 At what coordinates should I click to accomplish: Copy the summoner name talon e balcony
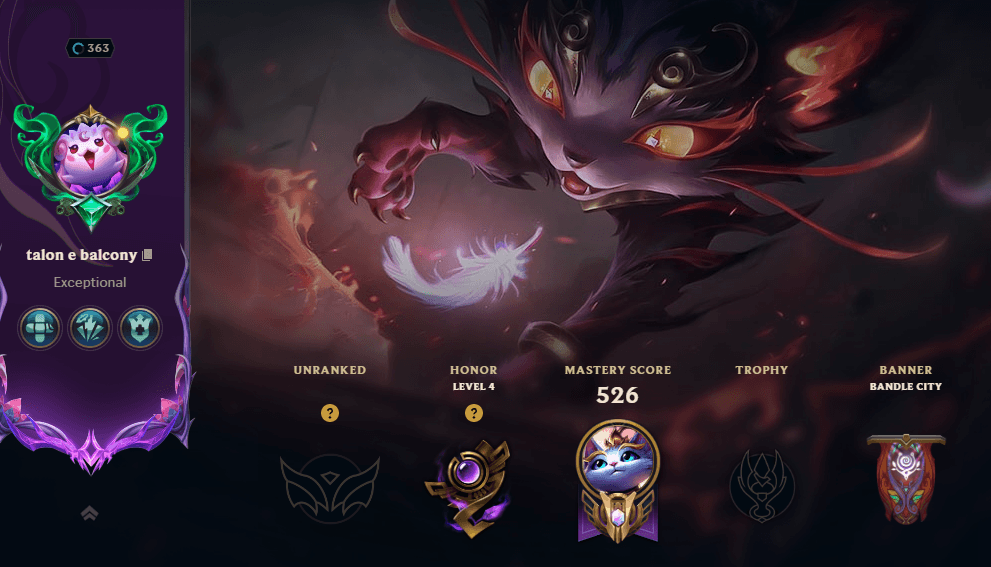148,256
